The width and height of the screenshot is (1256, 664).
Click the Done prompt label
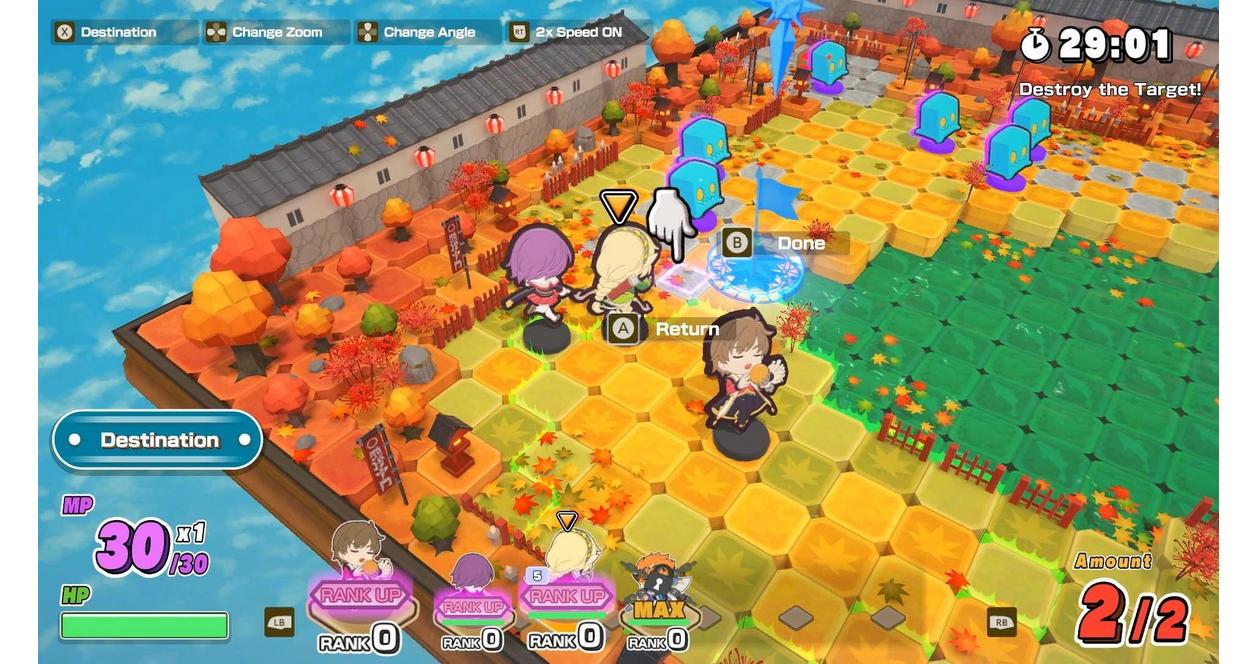tap(801, 243)
